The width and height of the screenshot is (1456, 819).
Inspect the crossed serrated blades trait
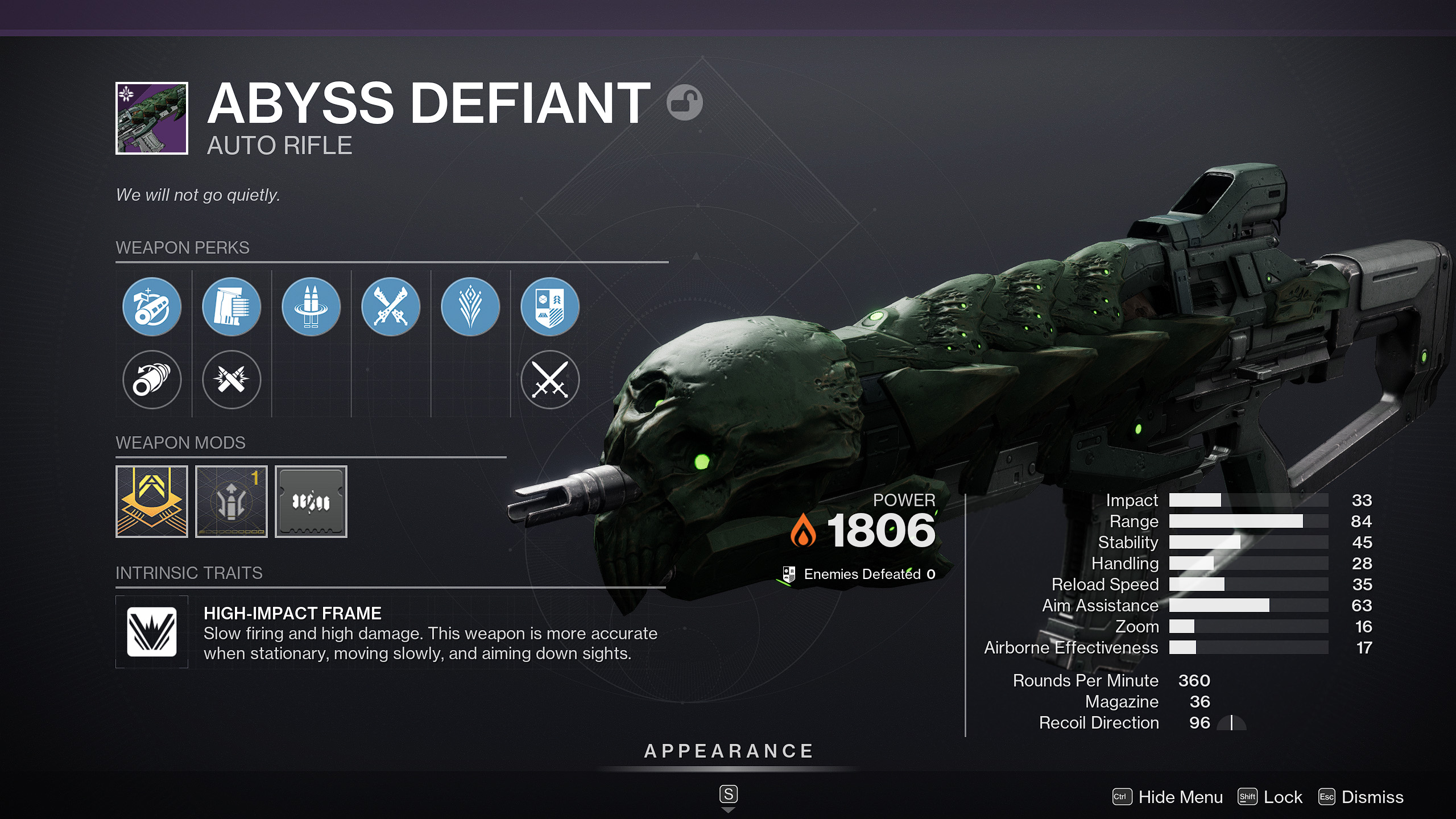pyautogui.click(x=391, y=307)
